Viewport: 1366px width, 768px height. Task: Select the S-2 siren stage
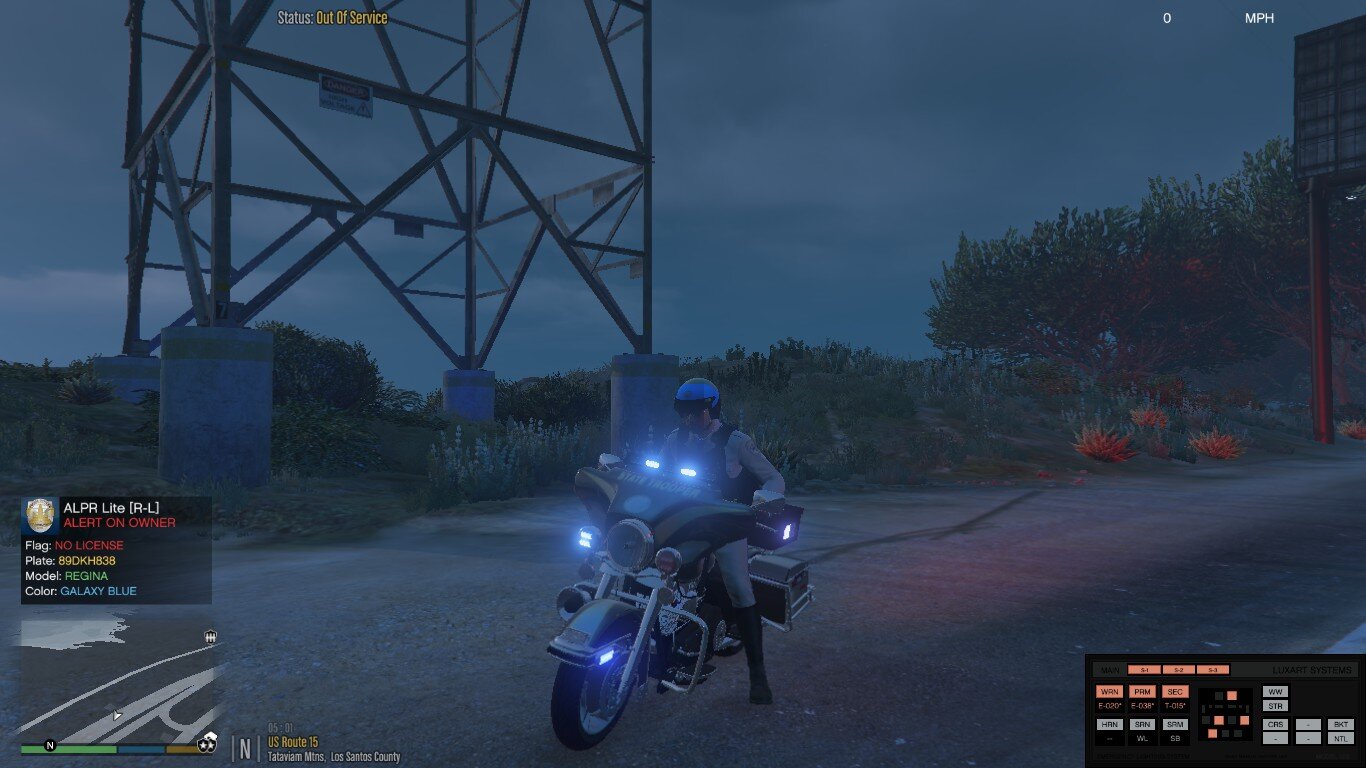[x=1179, y=670]
